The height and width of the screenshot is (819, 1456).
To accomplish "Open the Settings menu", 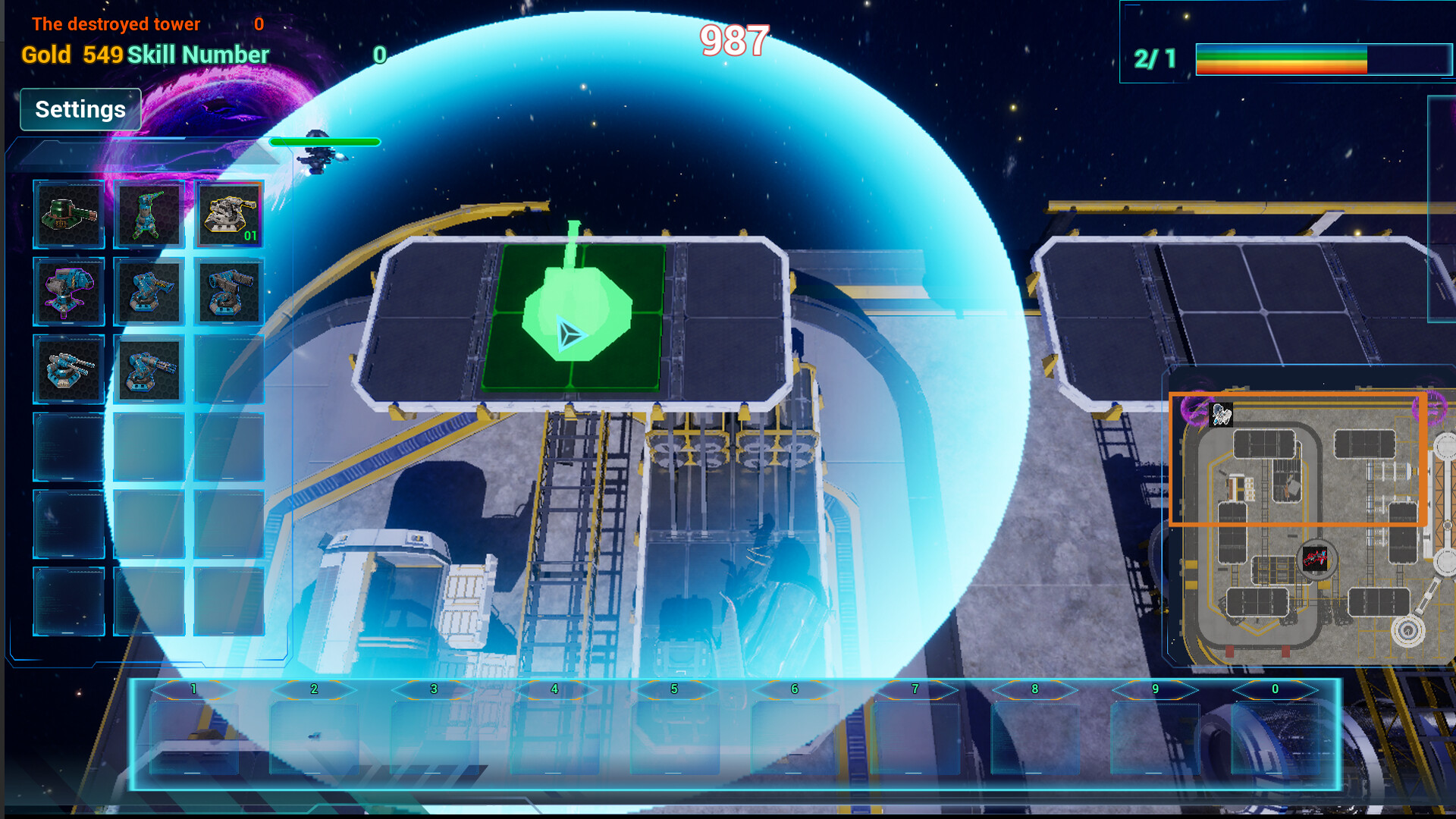I will (x=80, y=109).
